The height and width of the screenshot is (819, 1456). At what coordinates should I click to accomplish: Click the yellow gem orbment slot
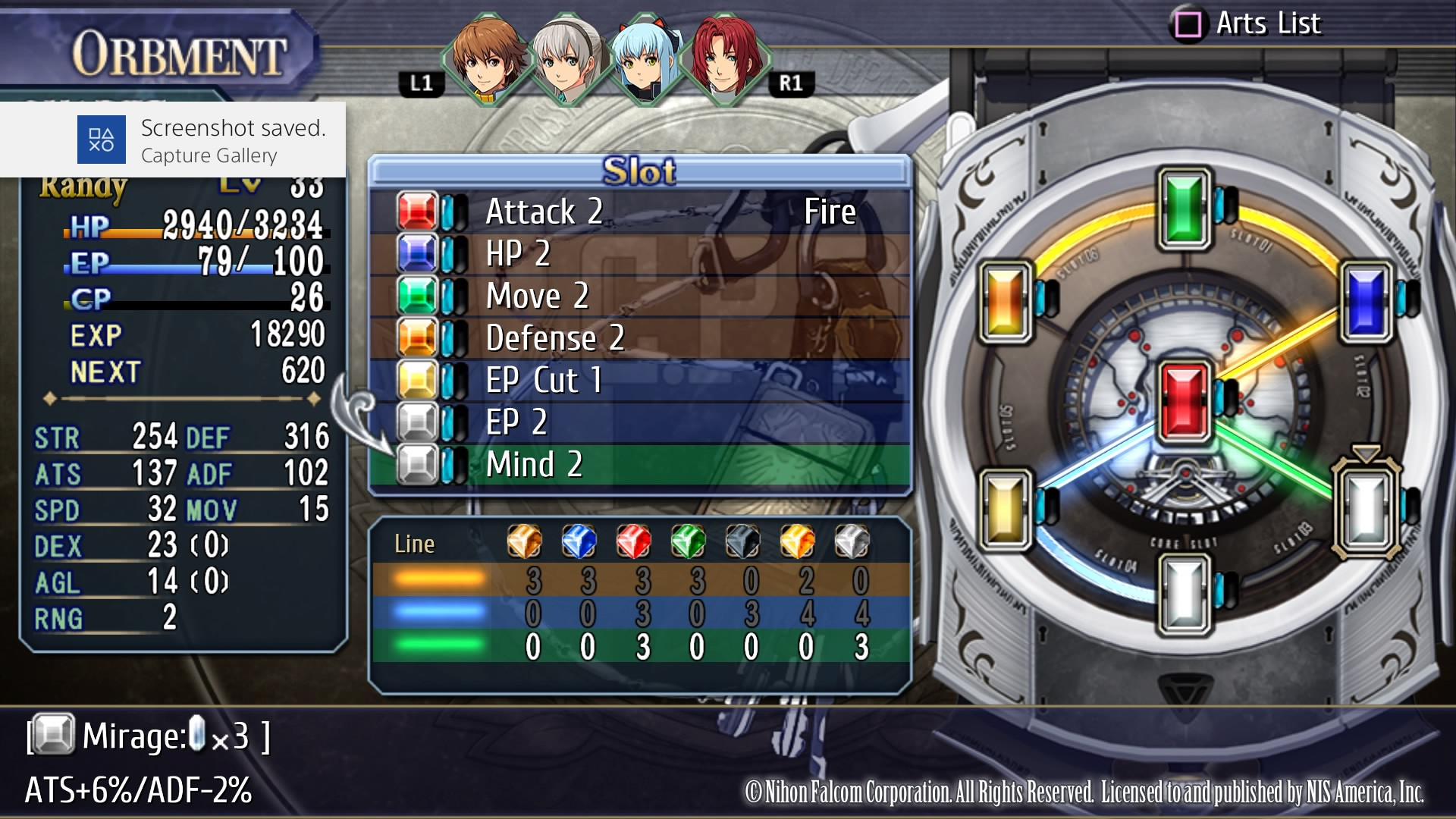(1006, 508)
